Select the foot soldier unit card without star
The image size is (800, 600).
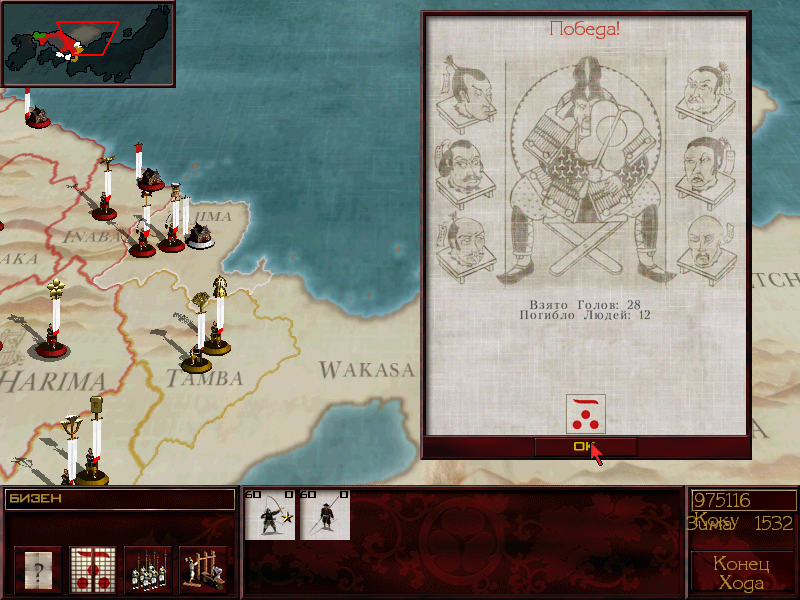tap(326, 515)
